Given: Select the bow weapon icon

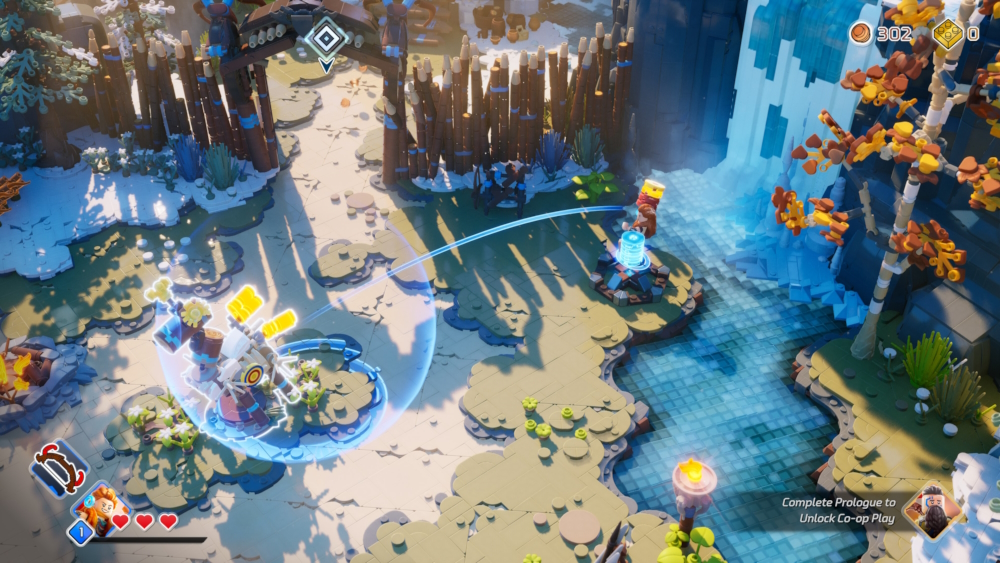Looking at the screenshot, I should tap(58, 469).
